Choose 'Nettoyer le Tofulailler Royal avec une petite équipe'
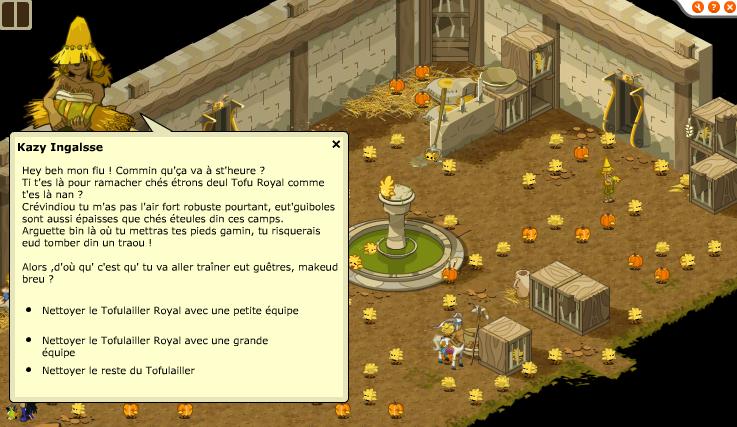This screenshot has width=737, height=427. pos(169,310)
